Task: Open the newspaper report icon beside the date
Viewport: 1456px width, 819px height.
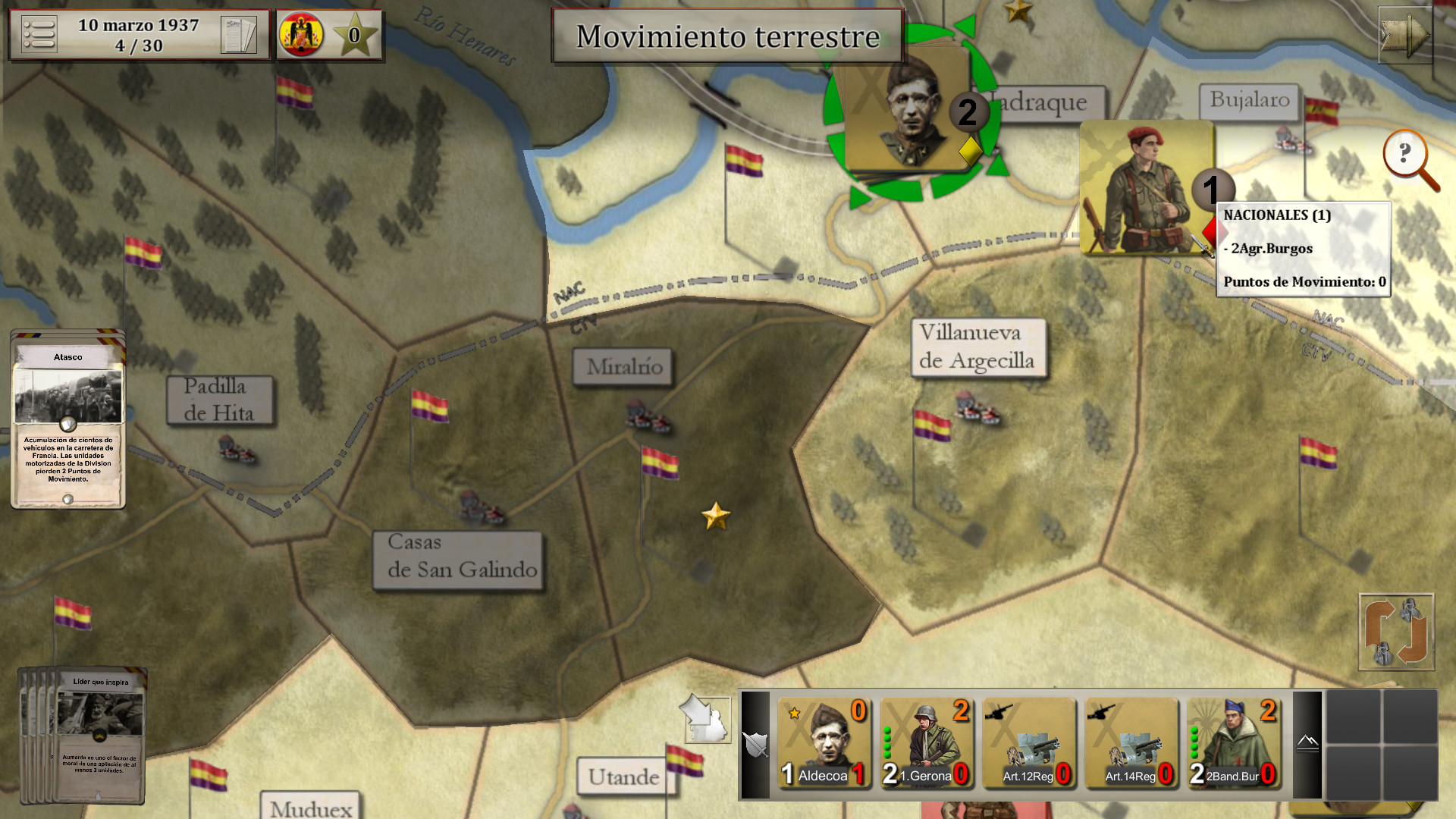Action: coord(239,33)
